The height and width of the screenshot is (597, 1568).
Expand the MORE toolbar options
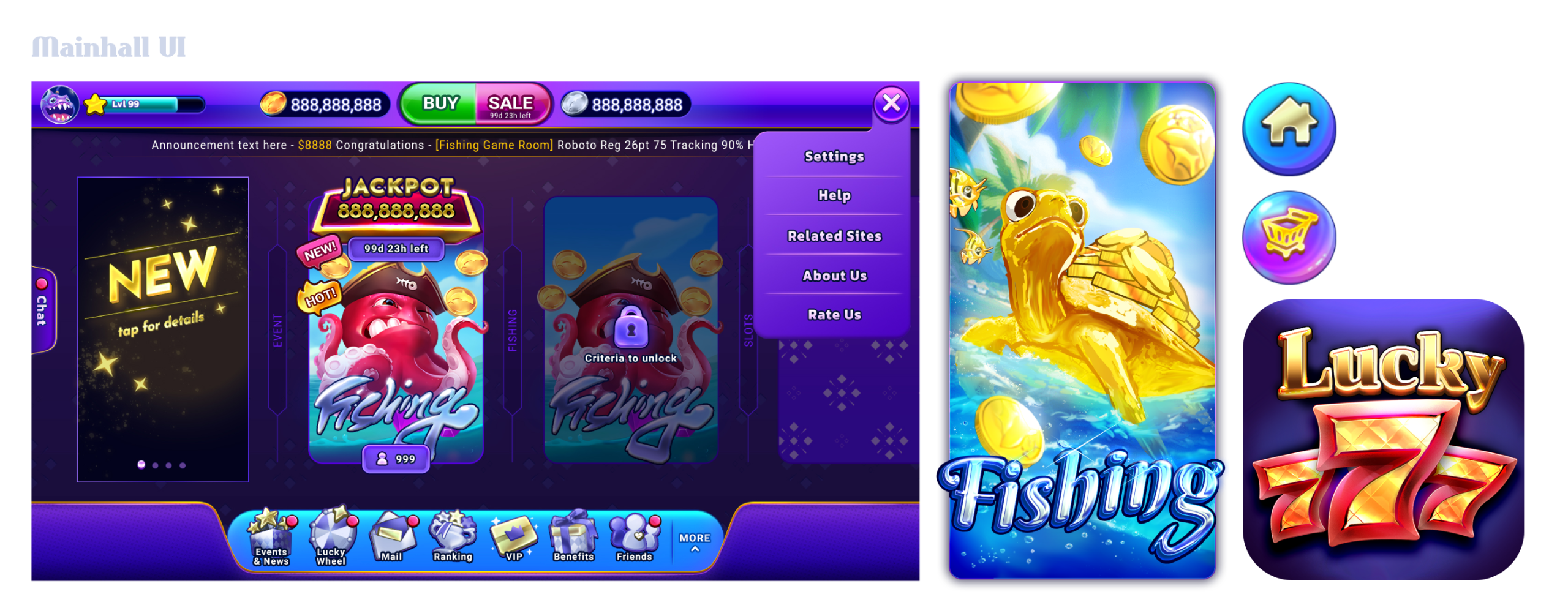pyautogui.click(x=694, y=541)
